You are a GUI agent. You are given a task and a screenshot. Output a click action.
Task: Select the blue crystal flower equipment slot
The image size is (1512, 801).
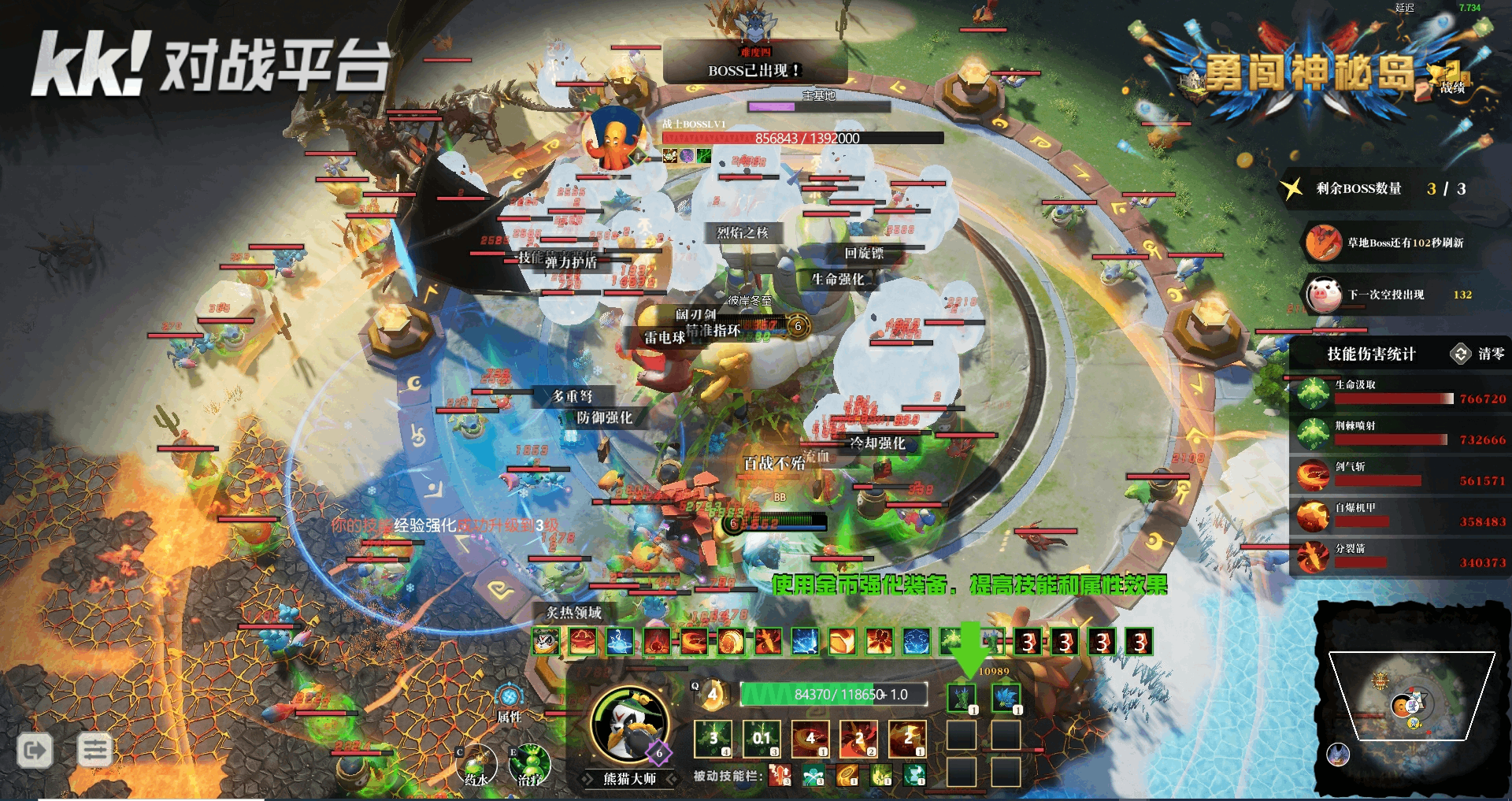[1006, 698]
